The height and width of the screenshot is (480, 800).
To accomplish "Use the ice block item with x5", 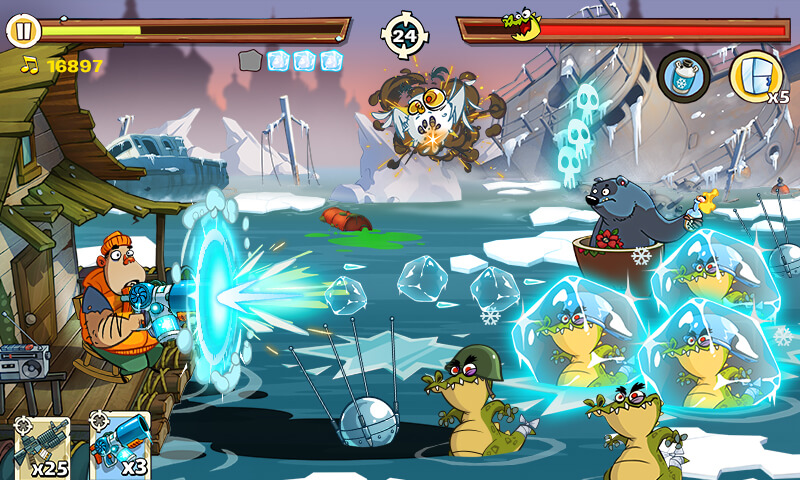I will [x=755, y=74].
